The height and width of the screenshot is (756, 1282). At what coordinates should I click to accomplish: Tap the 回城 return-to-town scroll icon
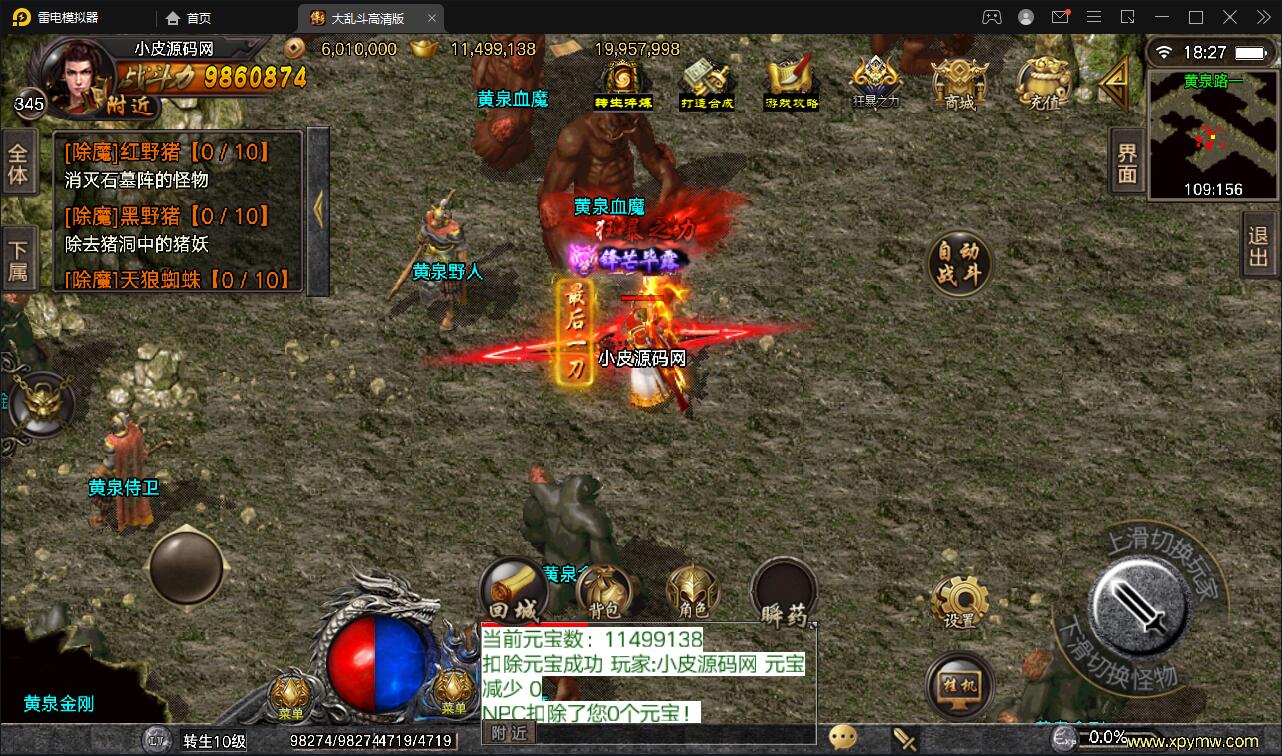[x=514, y=588]
